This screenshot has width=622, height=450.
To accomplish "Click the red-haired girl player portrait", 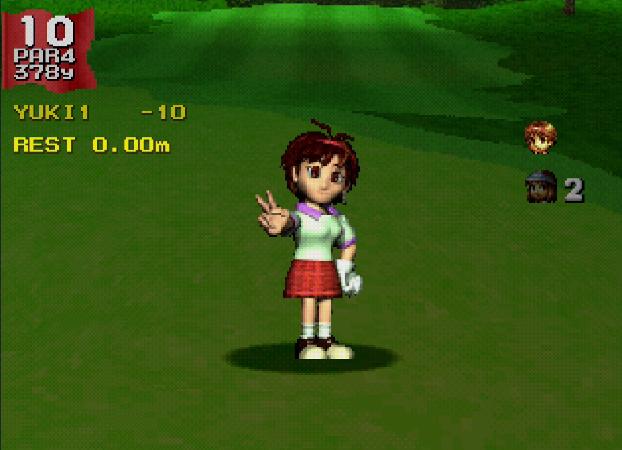I will click(540, 137).
